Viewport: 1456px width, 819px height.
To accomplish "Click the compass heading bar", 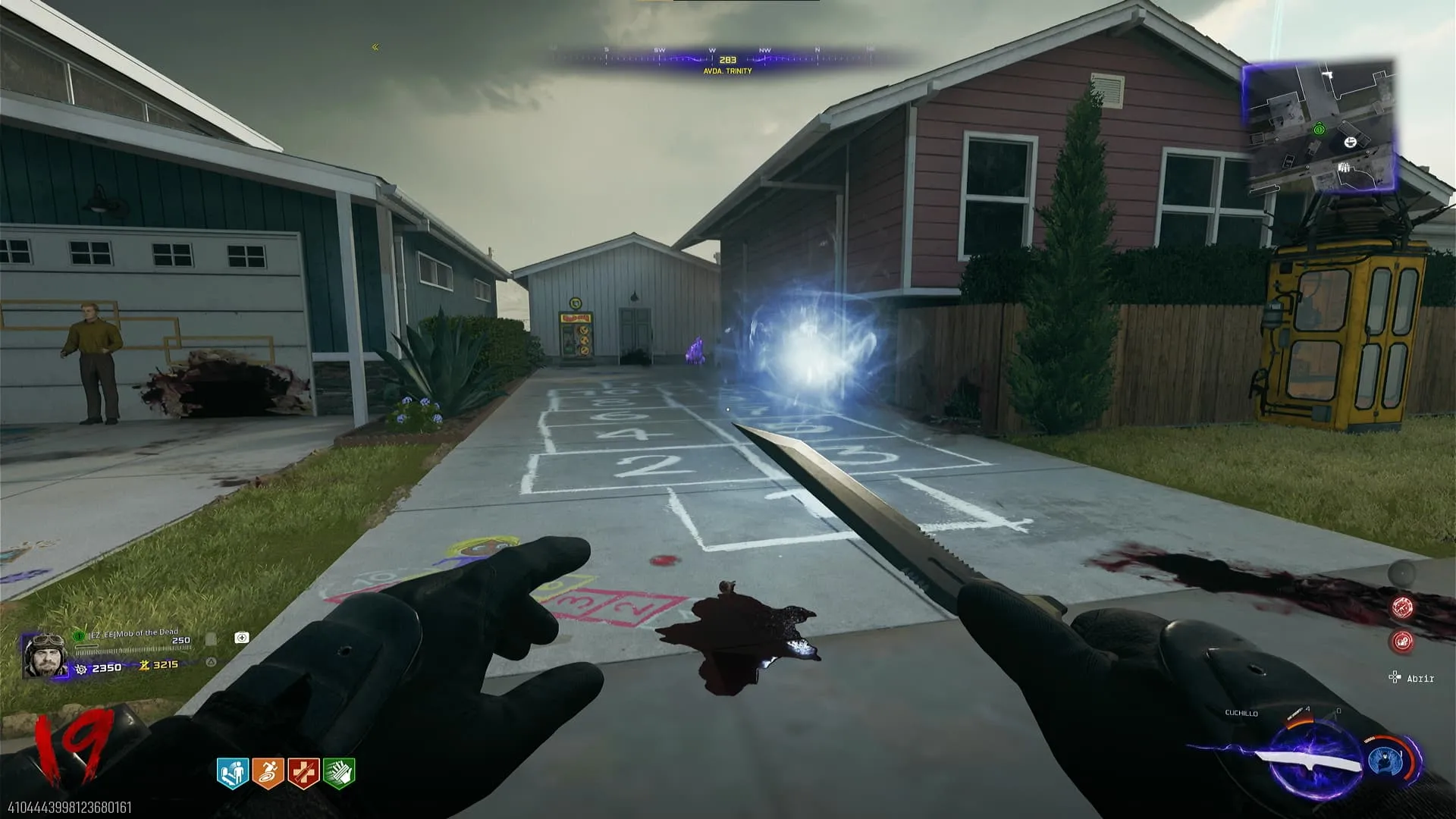I will (x=726, y=59).
